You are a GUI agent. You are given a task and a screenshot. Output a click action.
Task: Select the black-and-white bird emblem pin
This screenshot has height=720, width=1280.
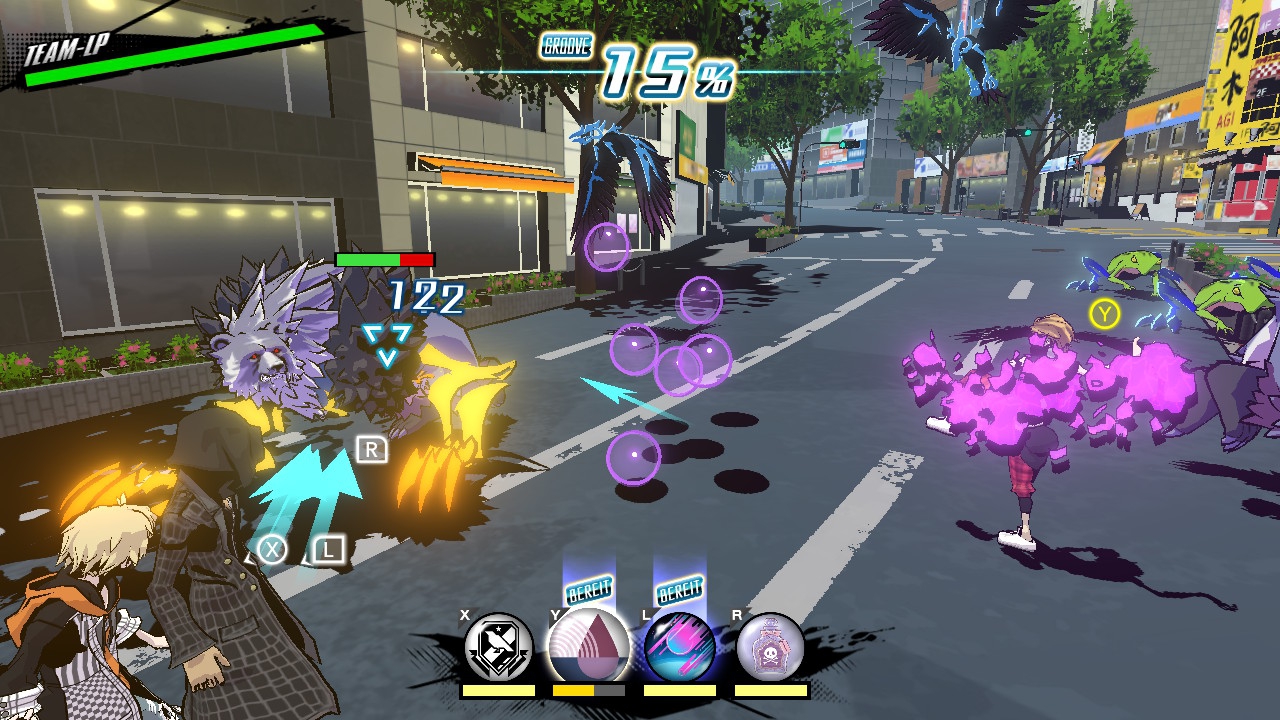498,647
